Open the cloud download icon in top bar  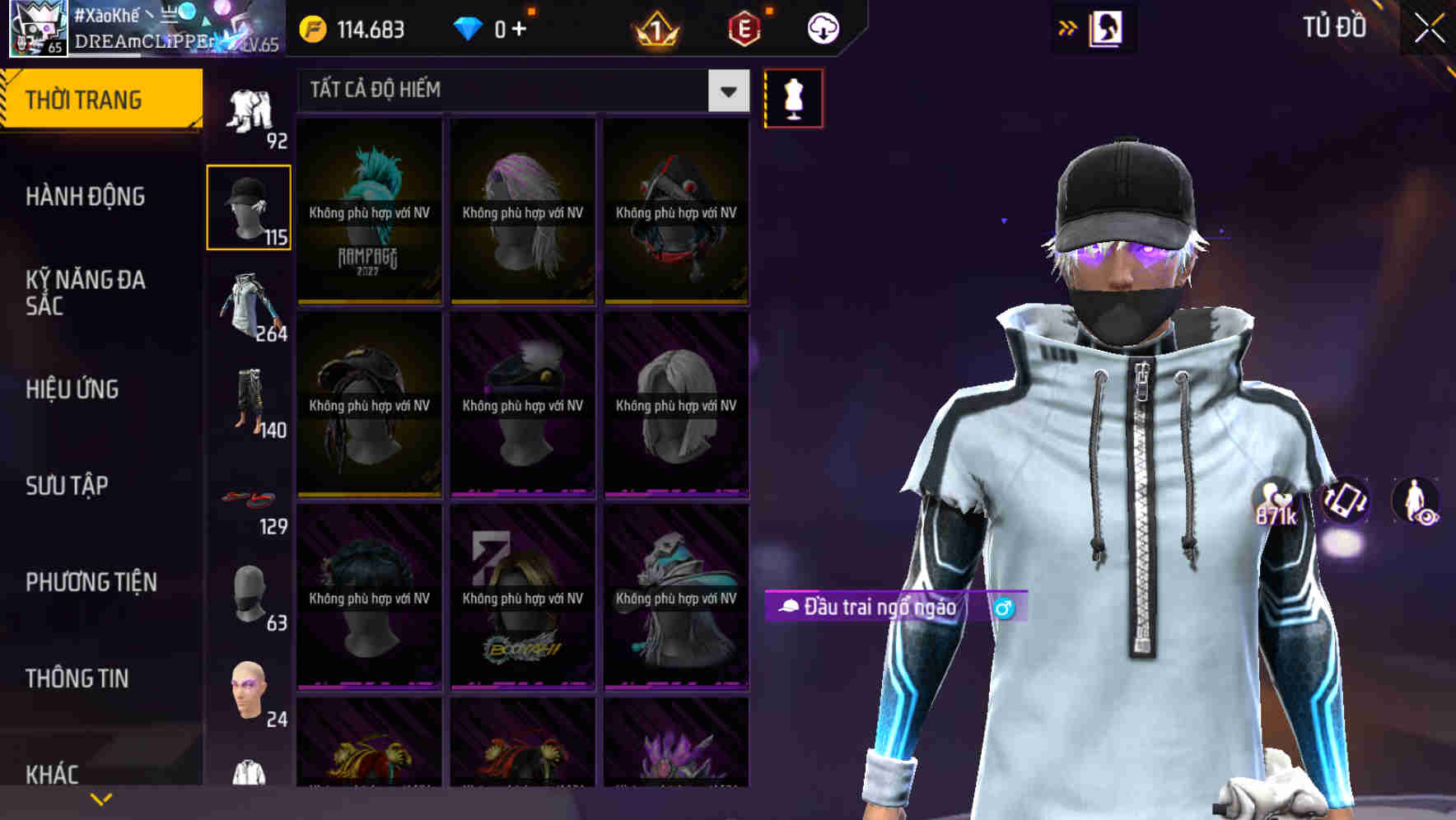point(819,27)
